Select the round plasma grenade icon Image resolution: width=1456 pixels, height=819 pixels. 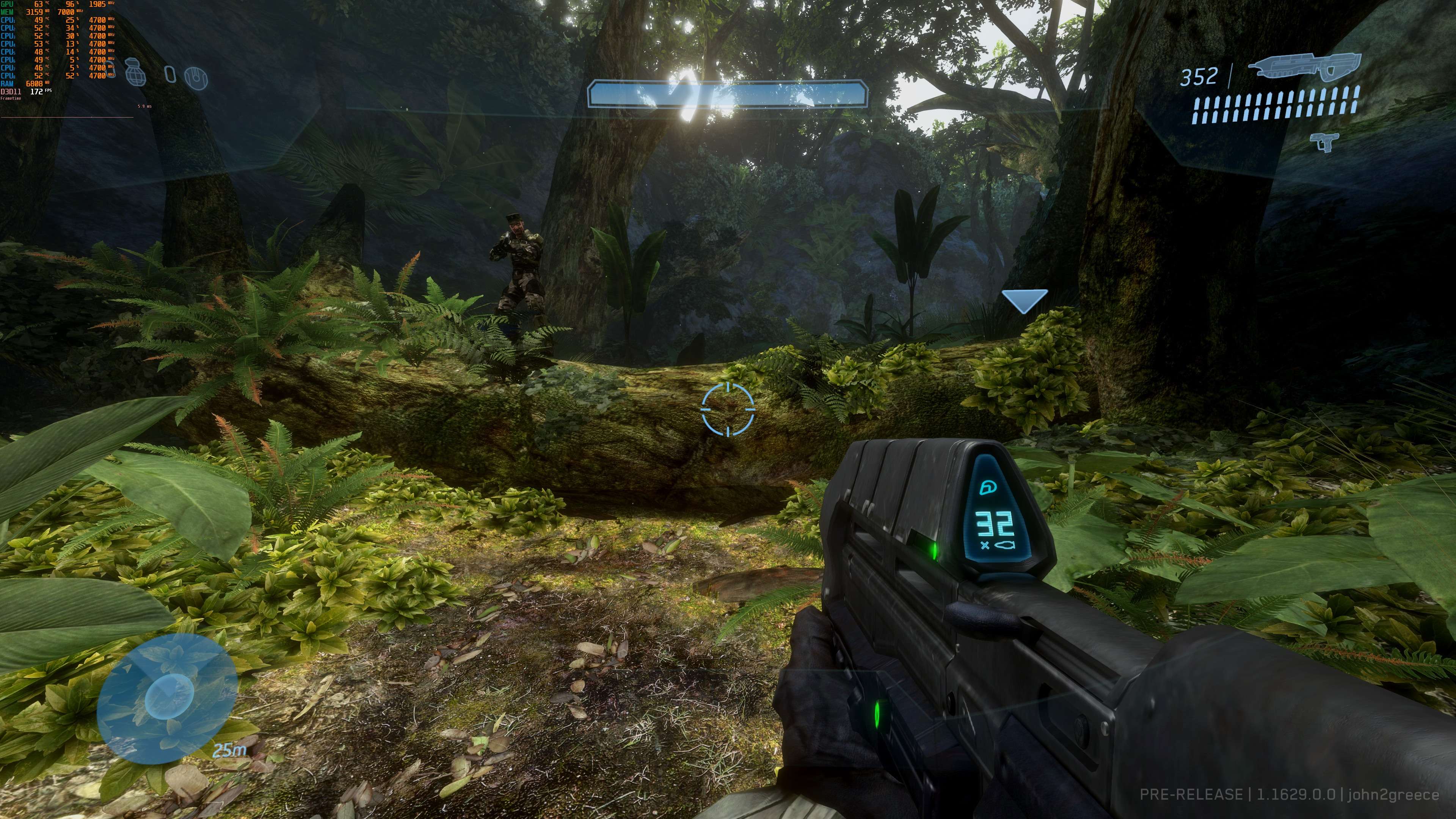click(196, 77)
